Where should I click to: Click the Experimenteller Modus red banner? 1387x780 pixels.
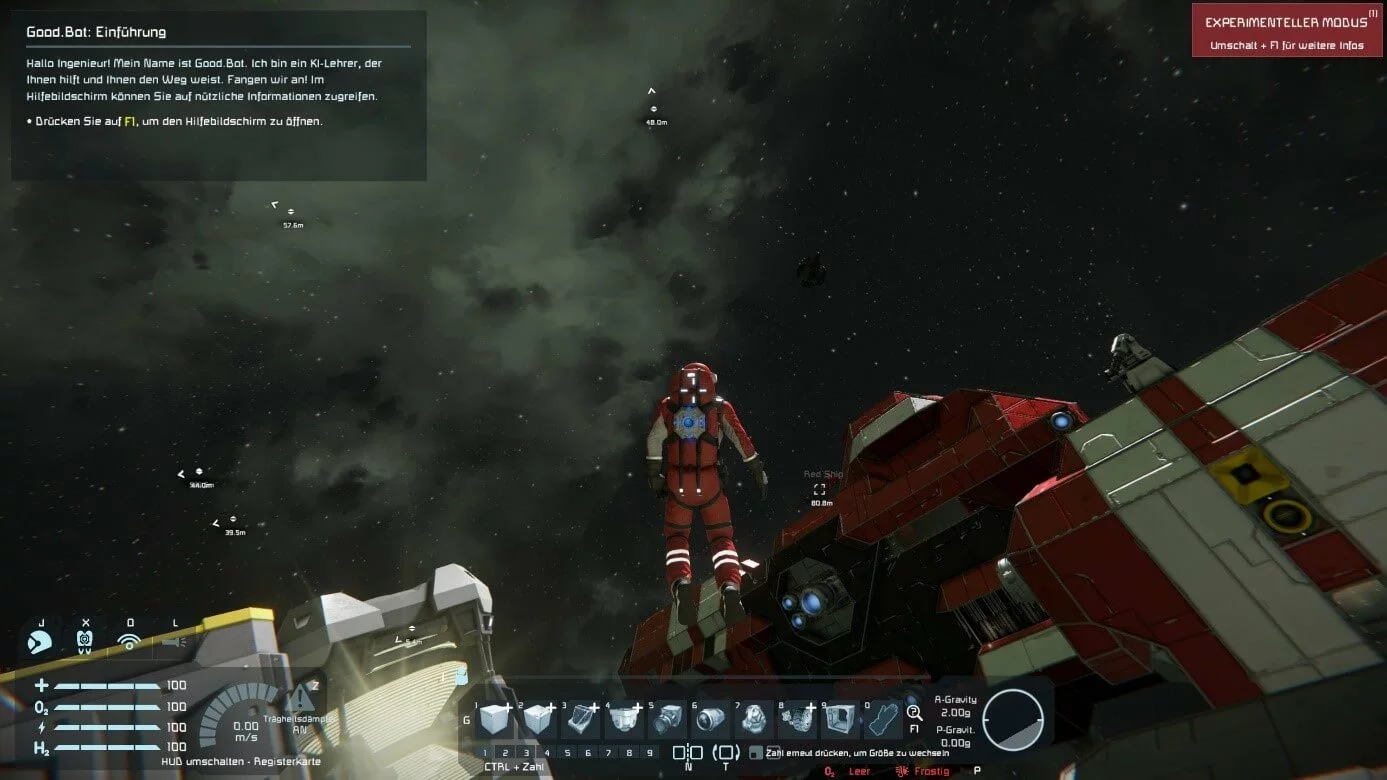coord(1288,30)
